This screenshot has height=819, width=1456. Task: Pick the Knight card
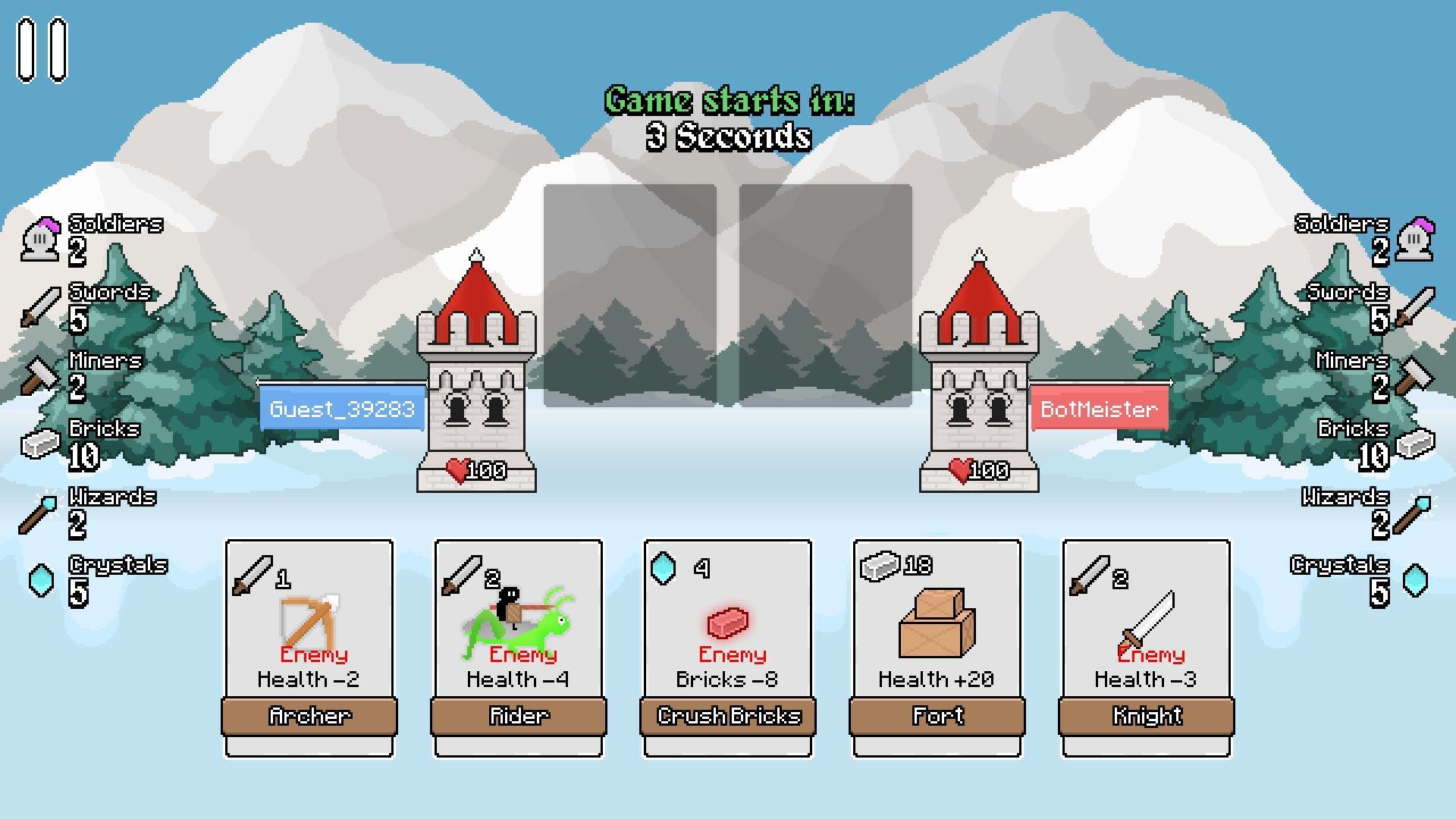pyautogui.click(x=1147, y=647)
